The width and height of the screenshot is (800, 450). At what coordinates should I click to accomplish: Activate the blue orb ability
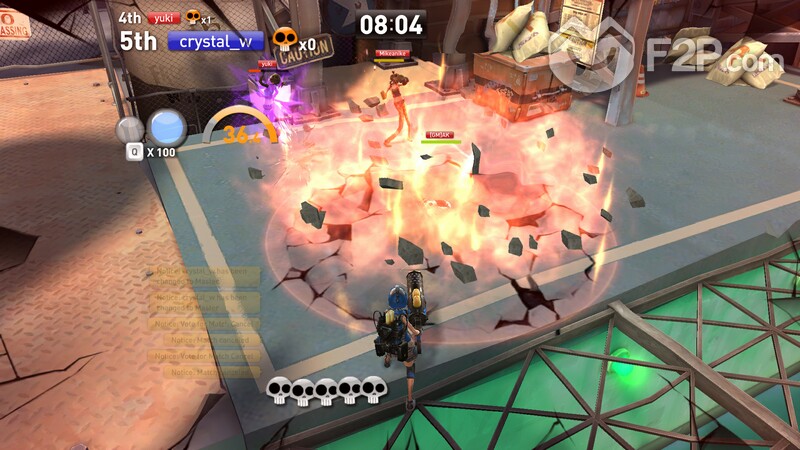click(x=167, y=128)
